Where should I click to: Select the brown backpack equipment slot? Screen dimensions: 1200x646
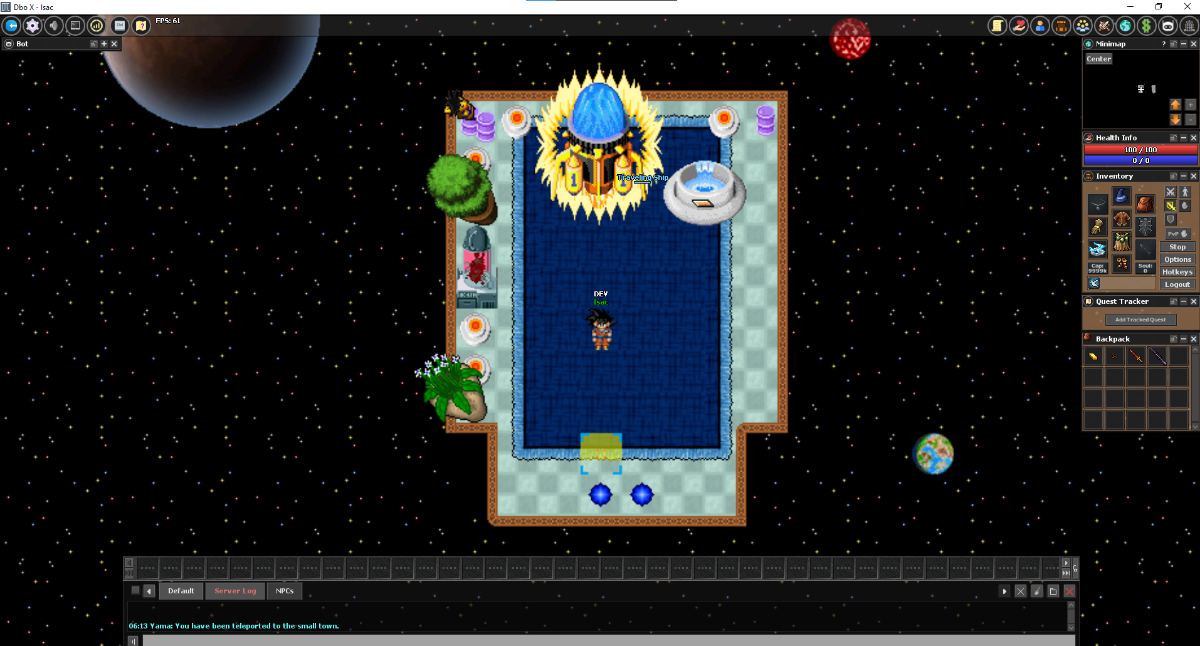coord(1145,204)
